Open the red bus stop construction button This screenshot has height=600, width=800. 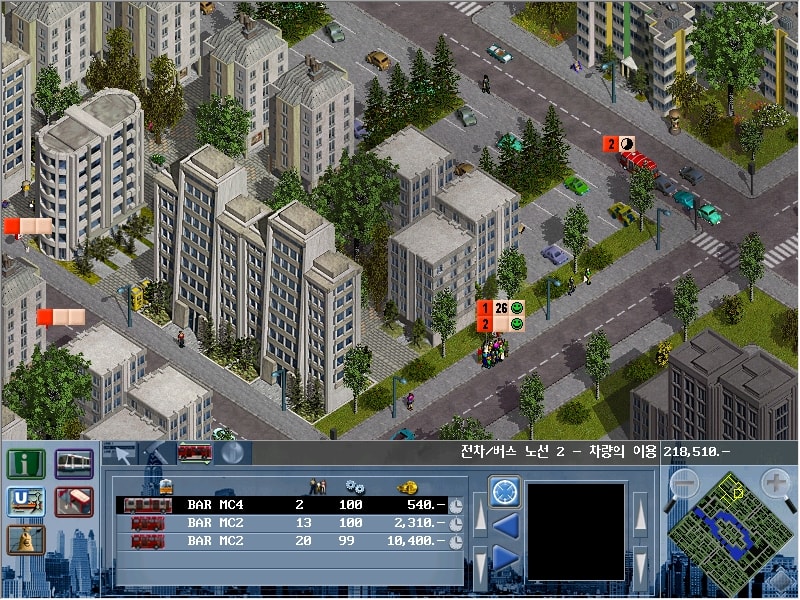[x=74, y=502]
